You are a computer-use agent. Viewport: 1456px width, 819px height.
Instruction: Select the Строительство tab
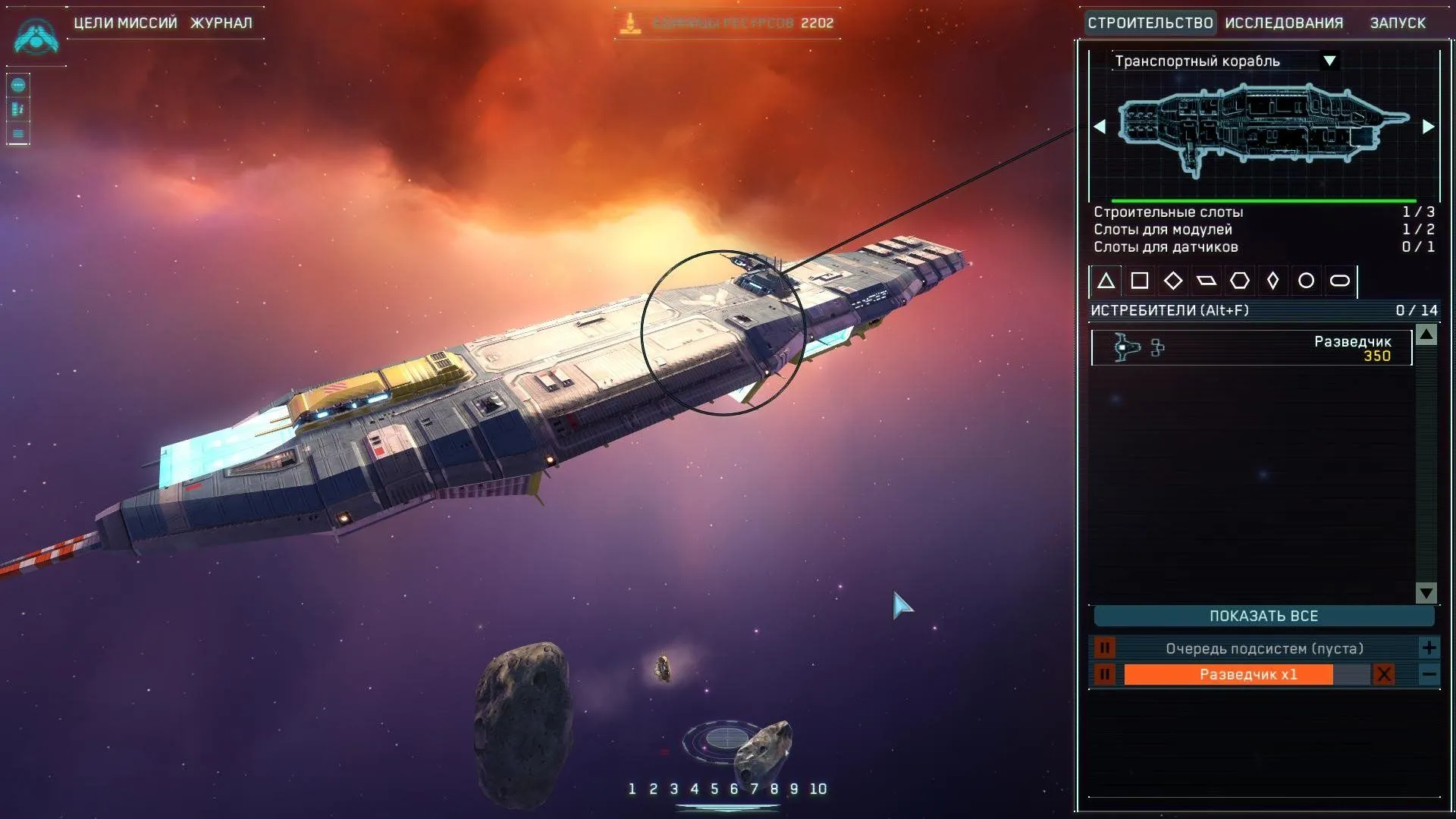pyautogui.click(x=1150, y=23)
